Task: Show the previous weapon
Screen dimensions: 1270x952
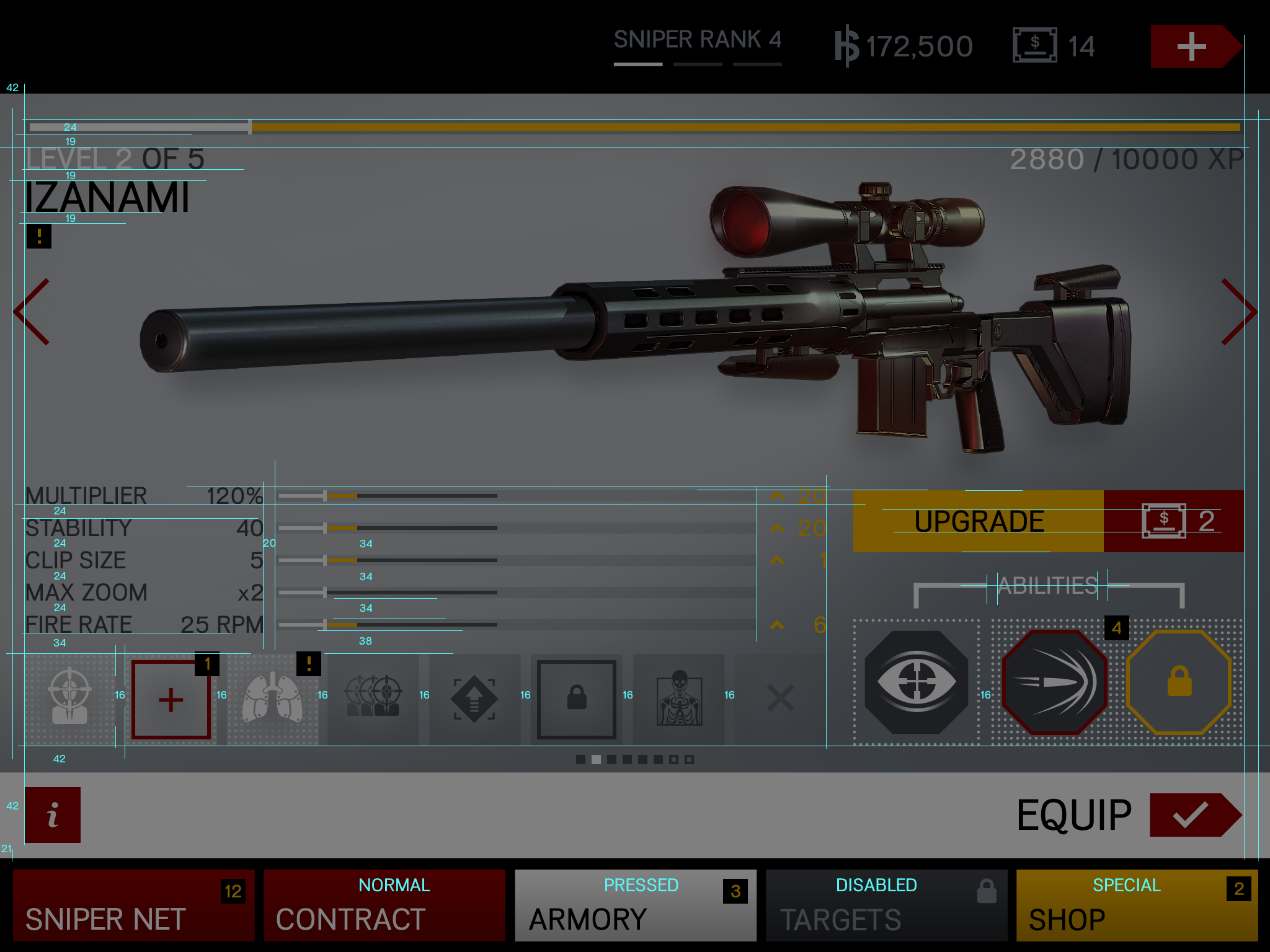Action: click(x=32, y=312)
